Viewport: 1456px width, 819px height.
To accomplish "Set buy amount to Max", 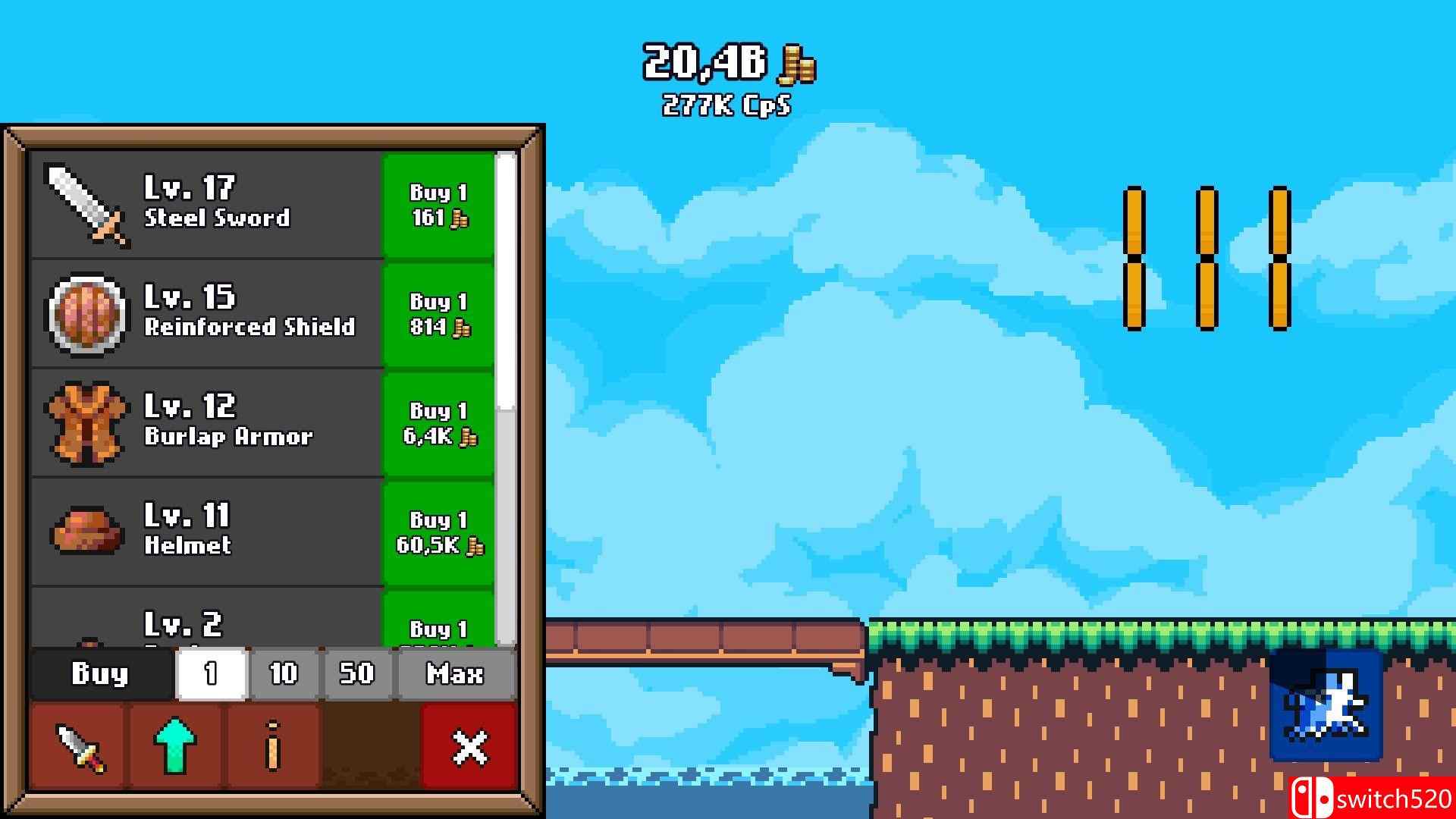I will click(x=453, y=673).
